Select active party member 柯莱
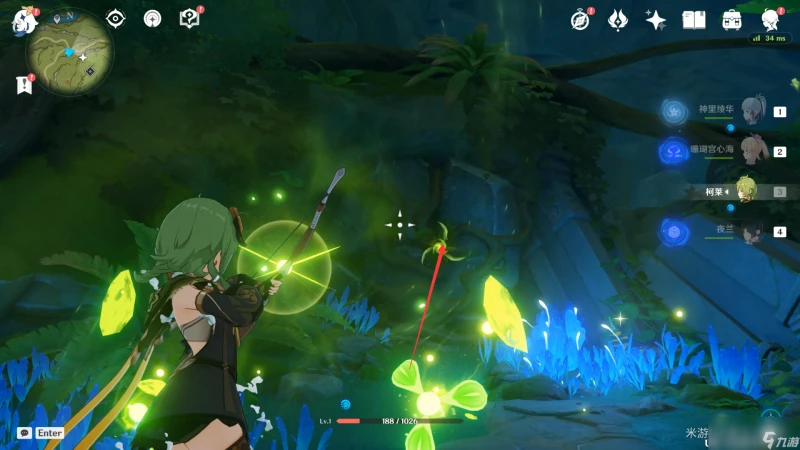The width and height of the screenshot is (800, 450). coord(744,191)
